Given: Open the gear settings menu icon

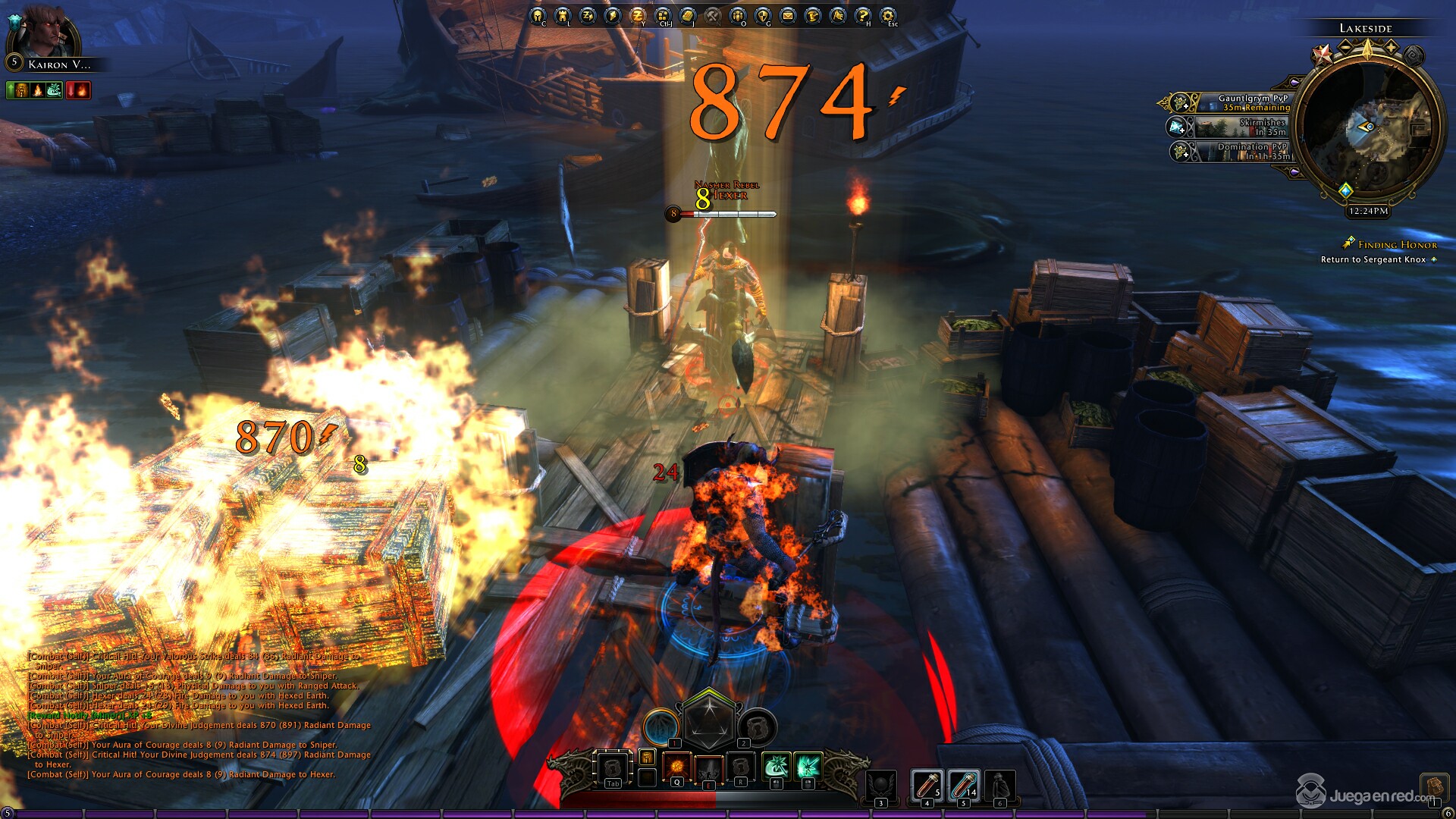Looking at the screenshot, I should pos(887,15).
